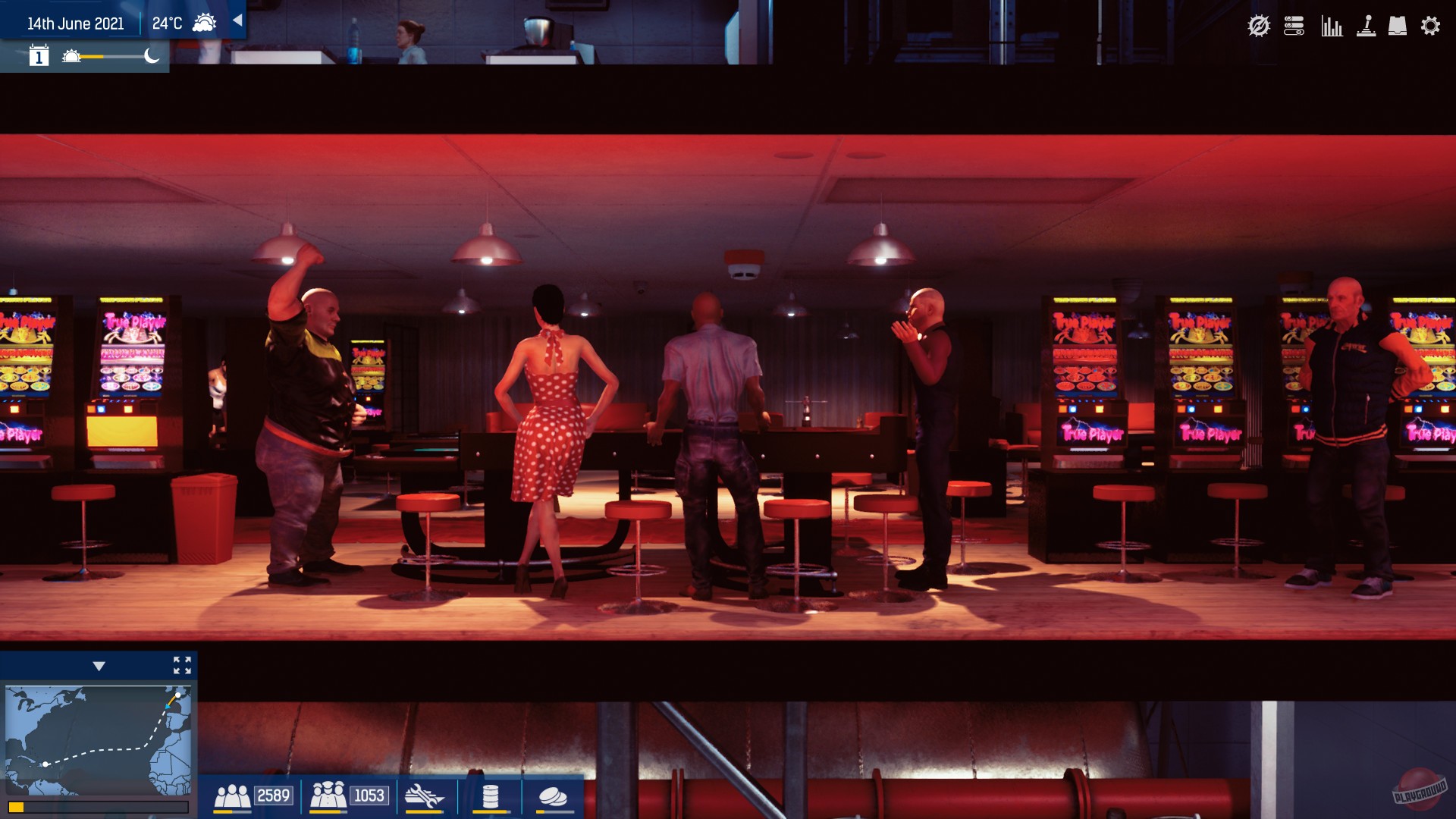Click the passenger count field 2589
This screenshot has height=819, width=1456.
pyautogui.click(x=273, y=795)
